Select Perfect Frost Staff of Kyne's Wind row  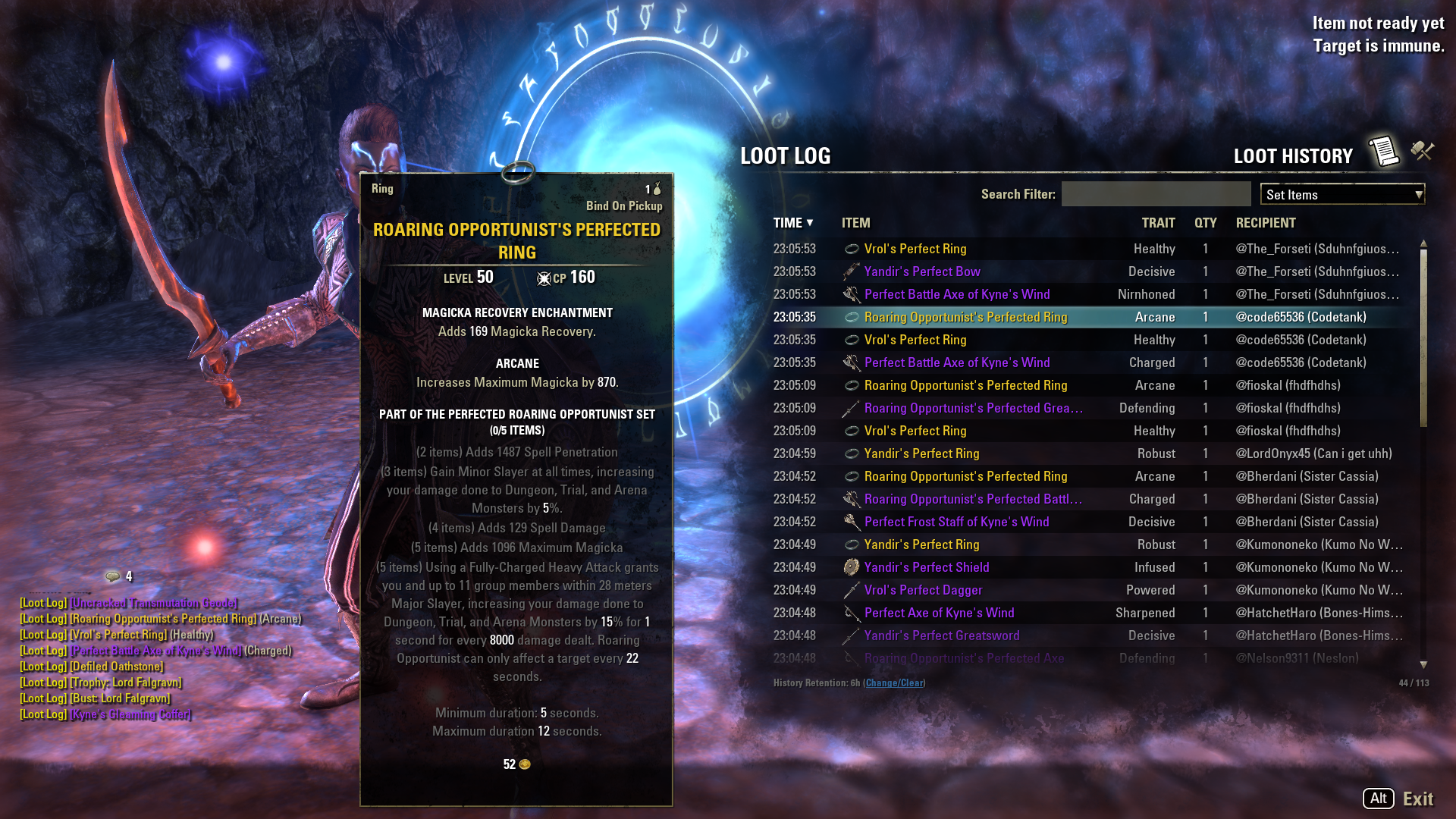[956, 522]
